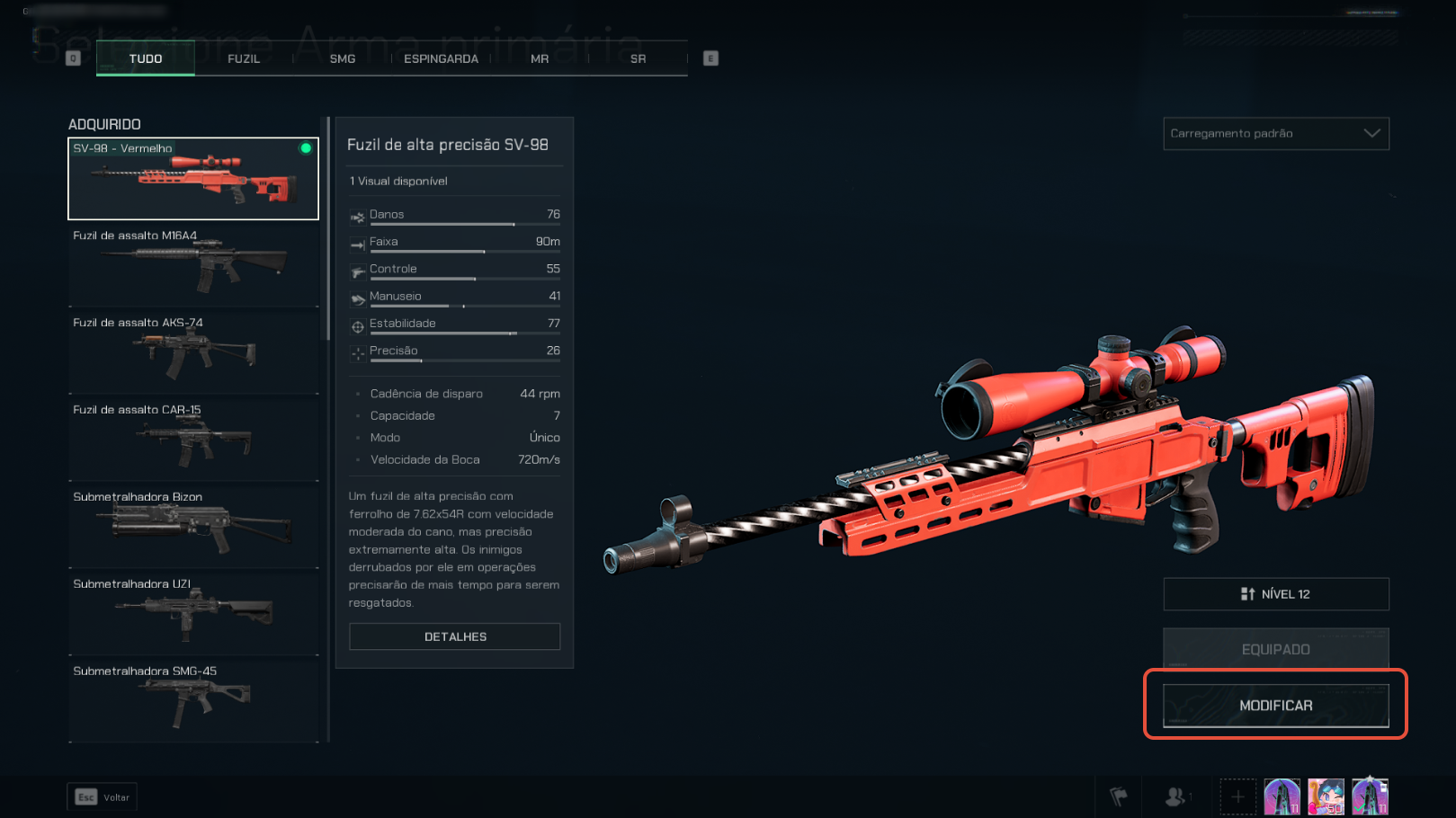The height and width of the screenshot is (818, 1456).
Task: Choose the Fuzil de assalto M16A4
Action: coord(193,265)
